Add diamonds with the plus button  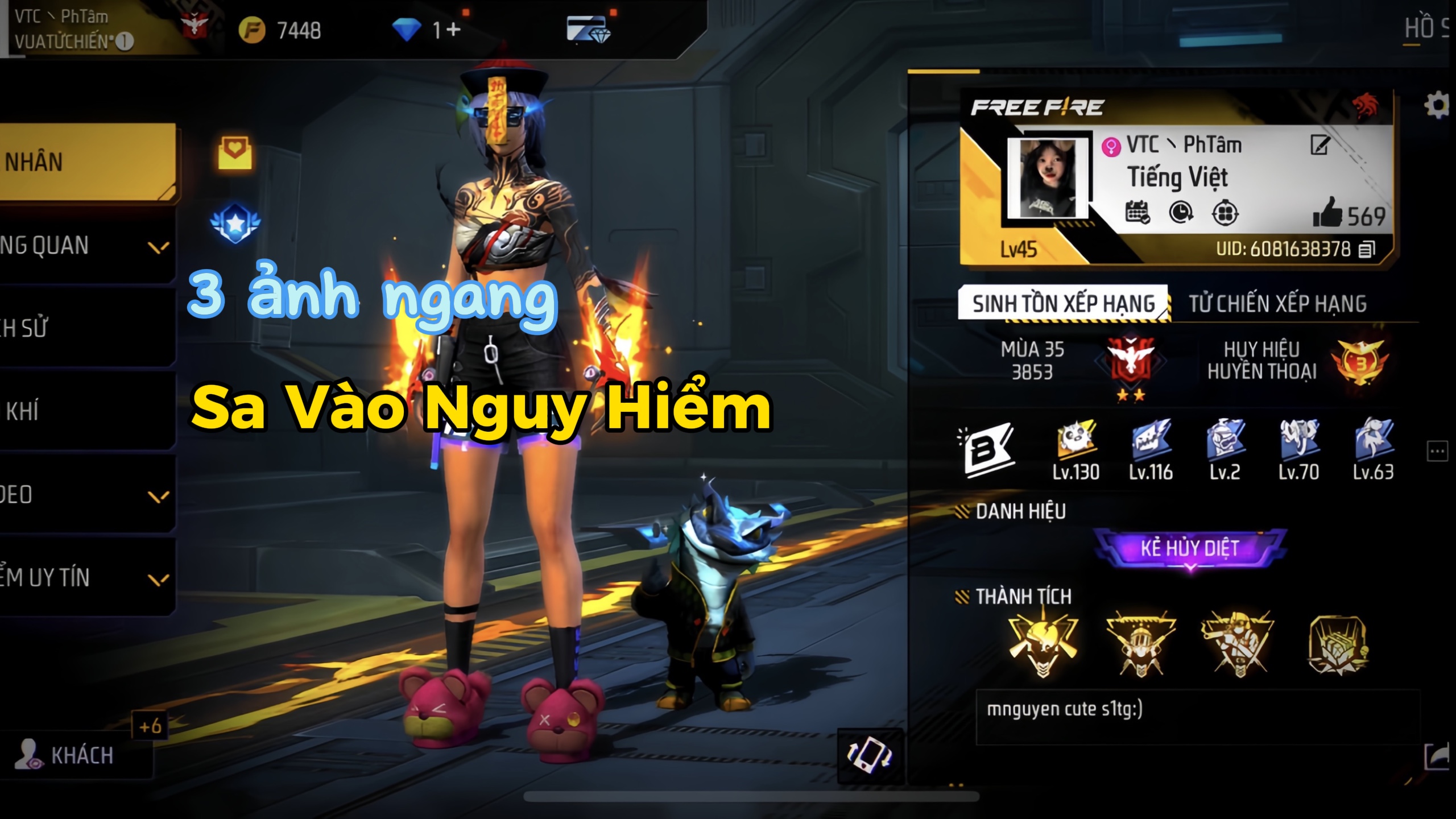point(453,30)
